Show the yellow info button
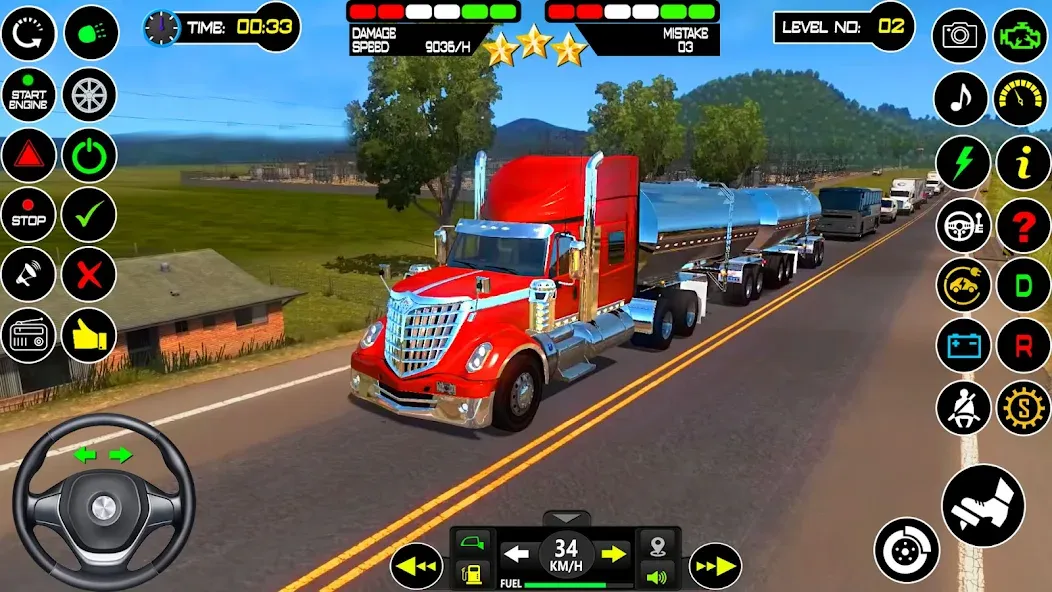Viewport: 1052px width, 592px height. point(1023,162)
